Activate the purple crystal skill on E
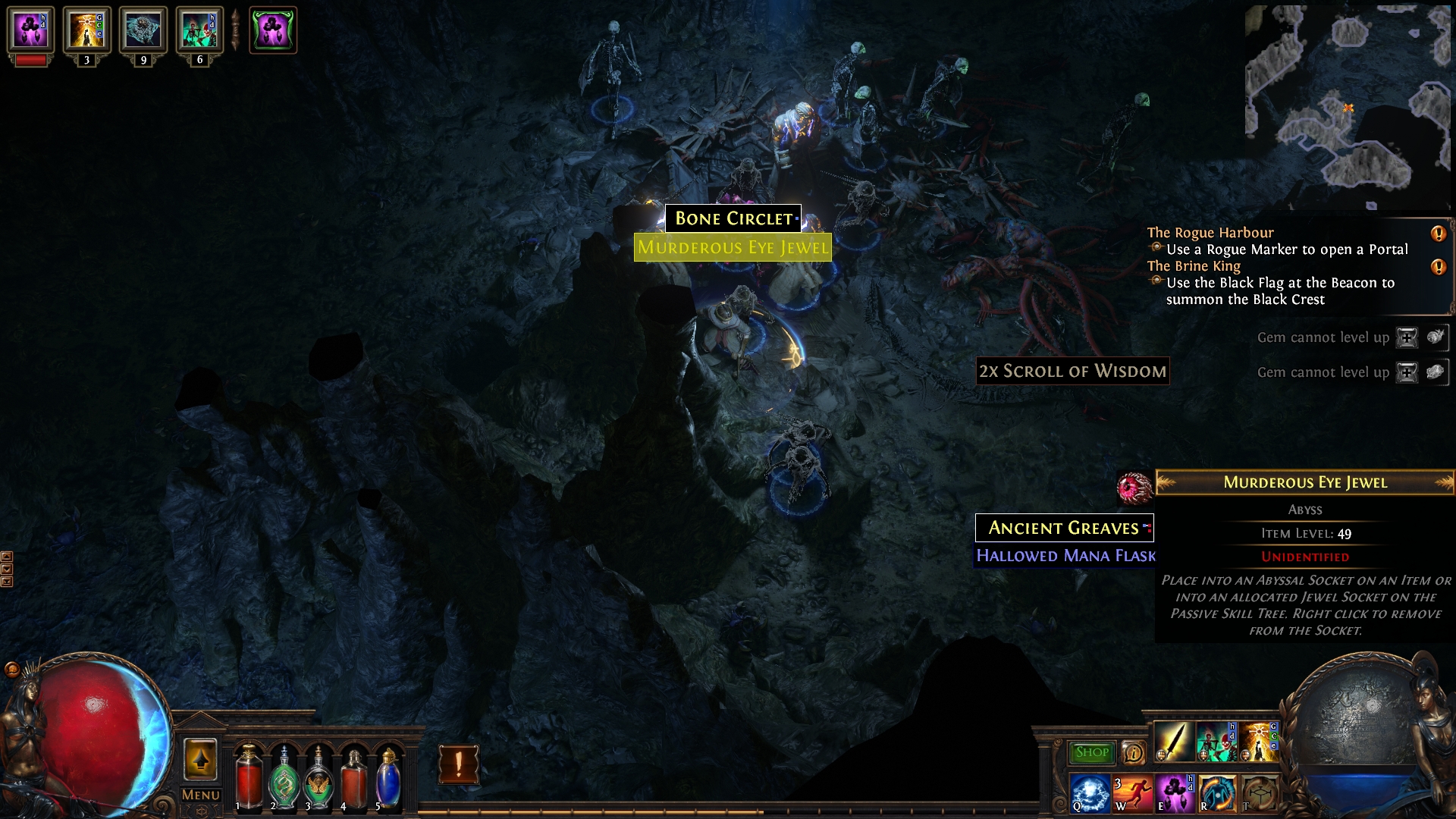The height and width of the screenshot is (819, 1456). (x=1173, y=792)
